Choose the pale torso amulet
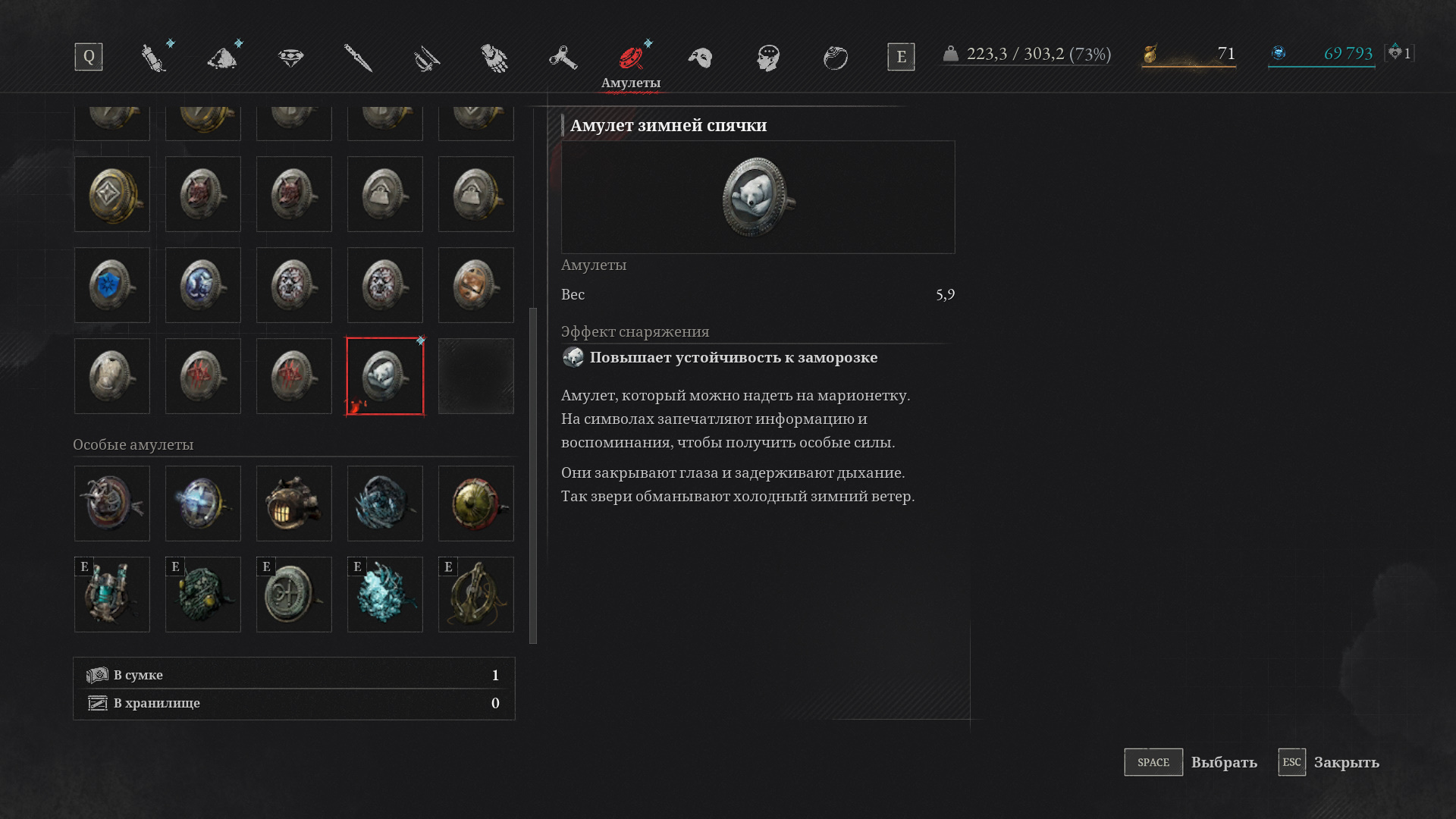This screenshot has width=1456, height=819. [x=112, y=376]
